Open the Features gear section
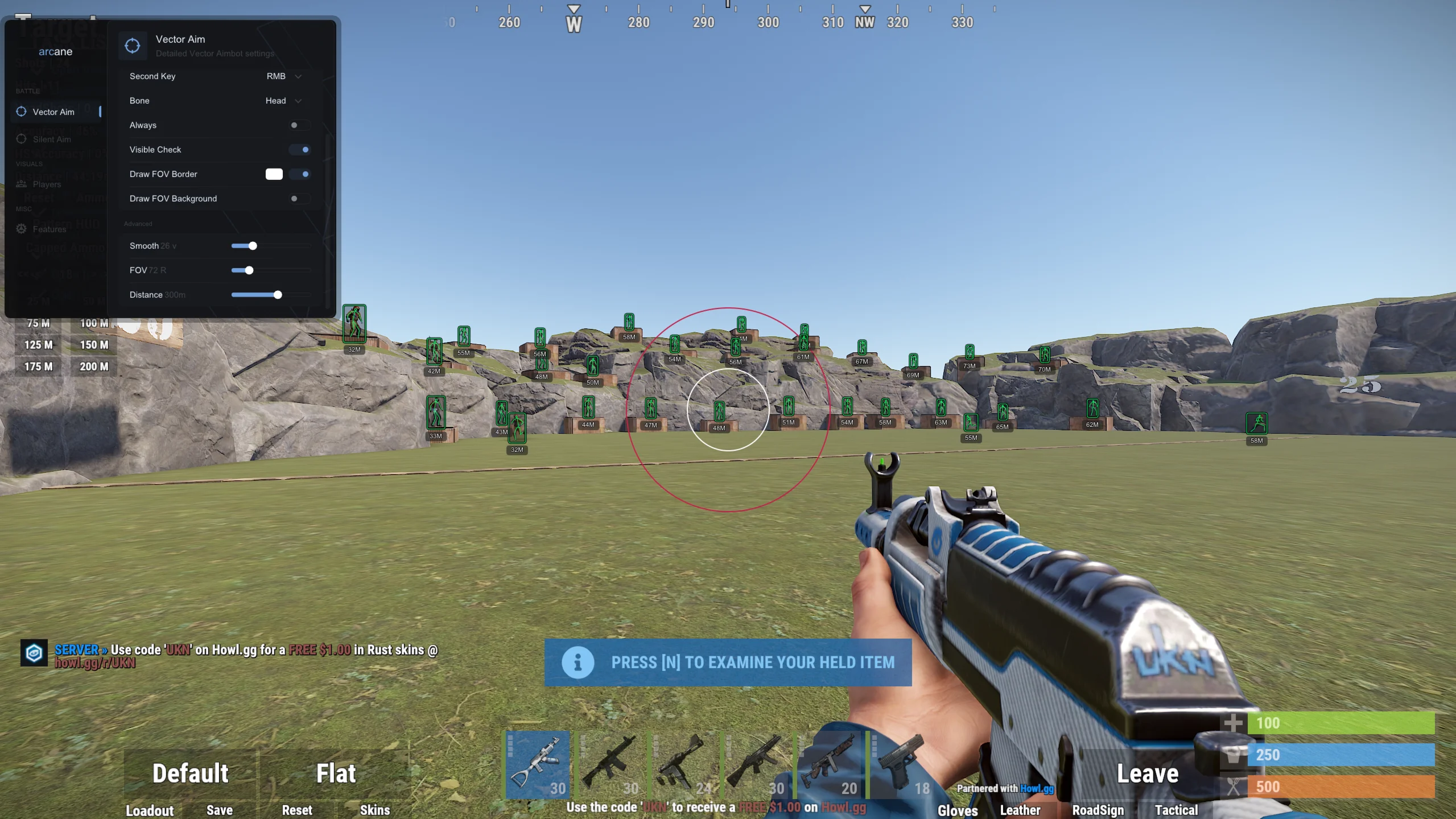This screenshot has height=819, width=1456. click(x=50, y=229)
